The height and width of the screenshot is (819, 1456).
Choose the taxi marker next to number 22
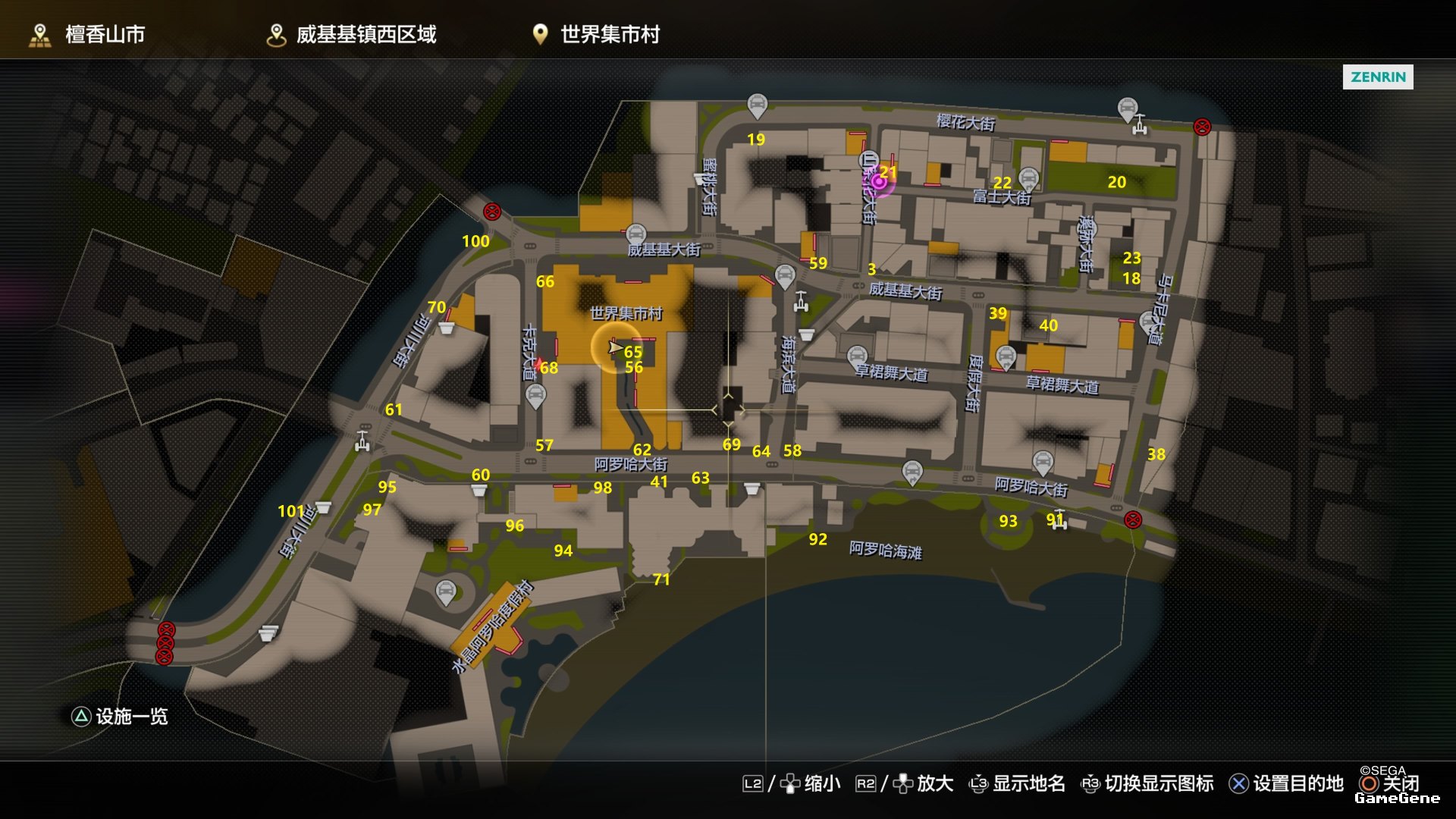pyautogui.click(x=1028, y=178)
